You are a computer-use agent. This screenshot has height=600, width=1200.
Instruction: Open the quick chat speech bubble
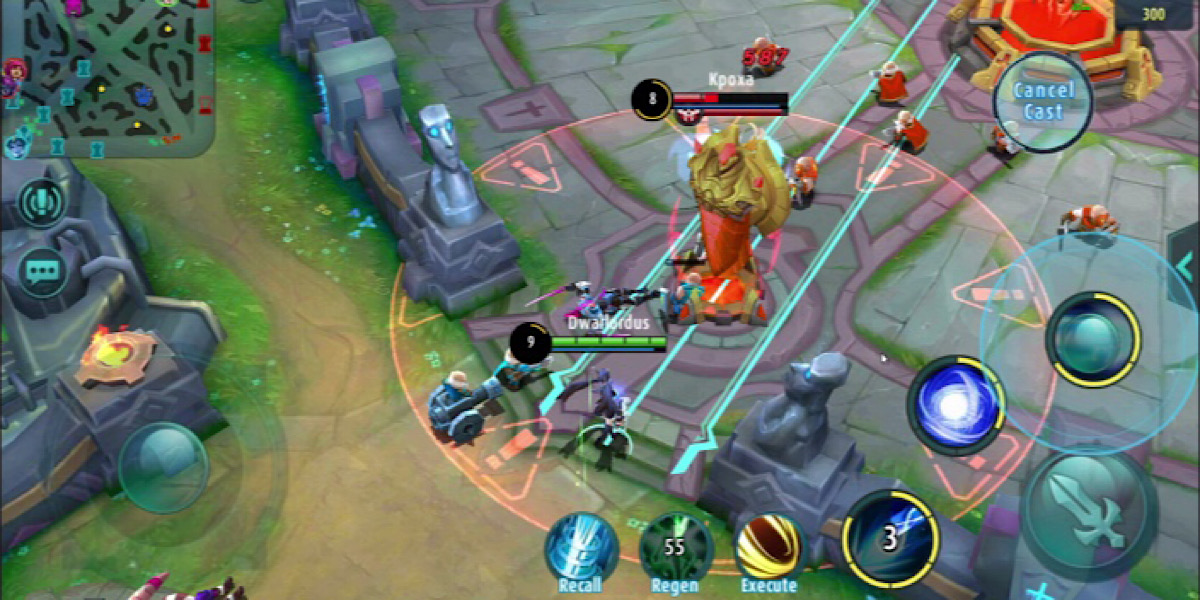[x=42, y=271]
